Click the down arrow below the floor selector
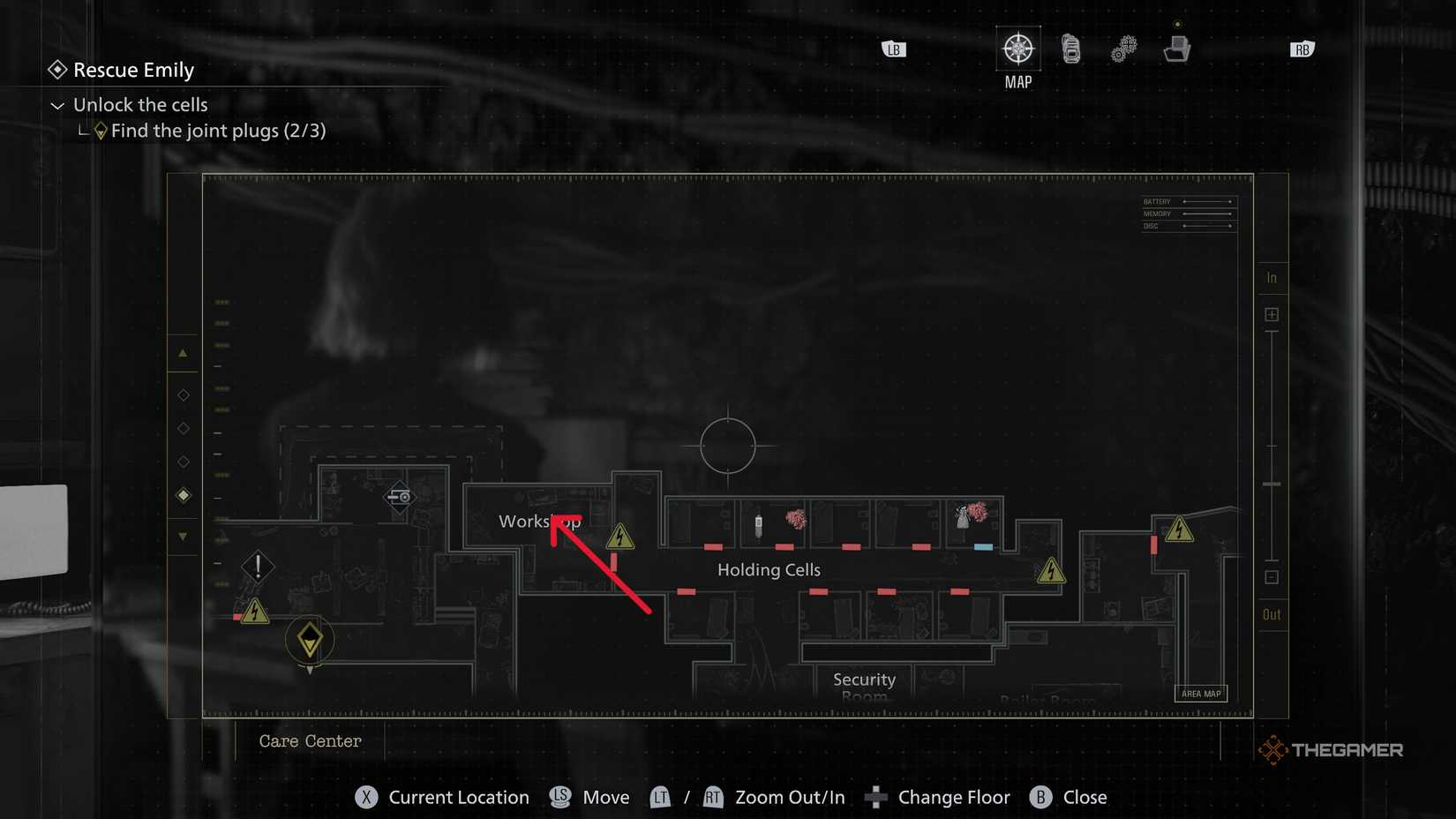The height and width of the screenshot is (819, 1456). (183, 536)
